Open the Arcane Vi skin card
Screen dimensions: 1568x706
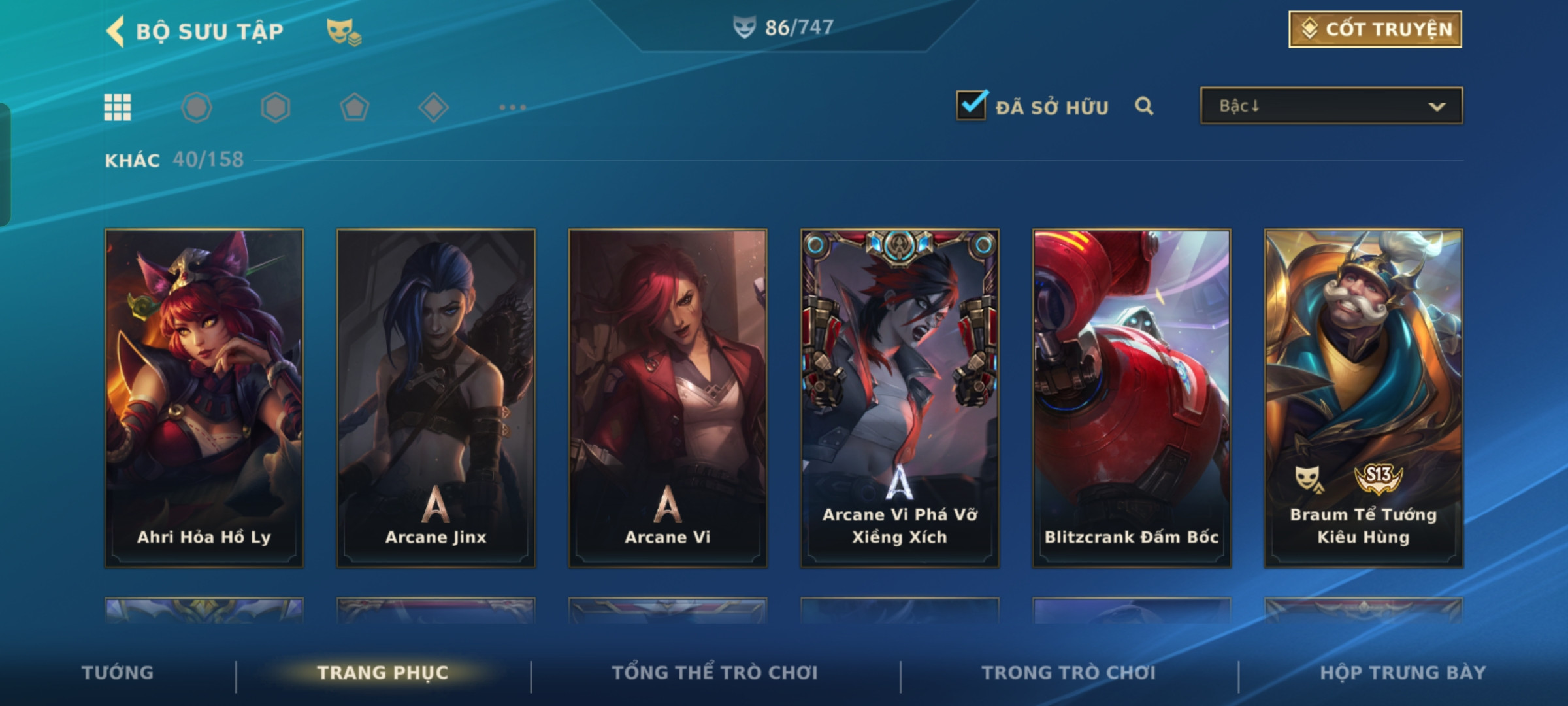tap(668, 397)
